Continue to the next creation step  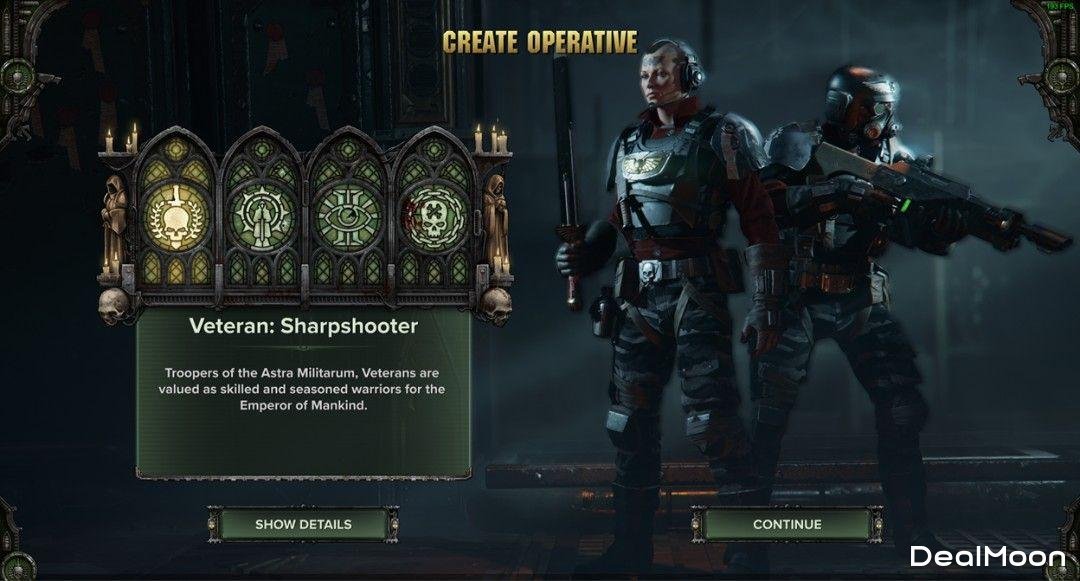[x=787, y=524]
